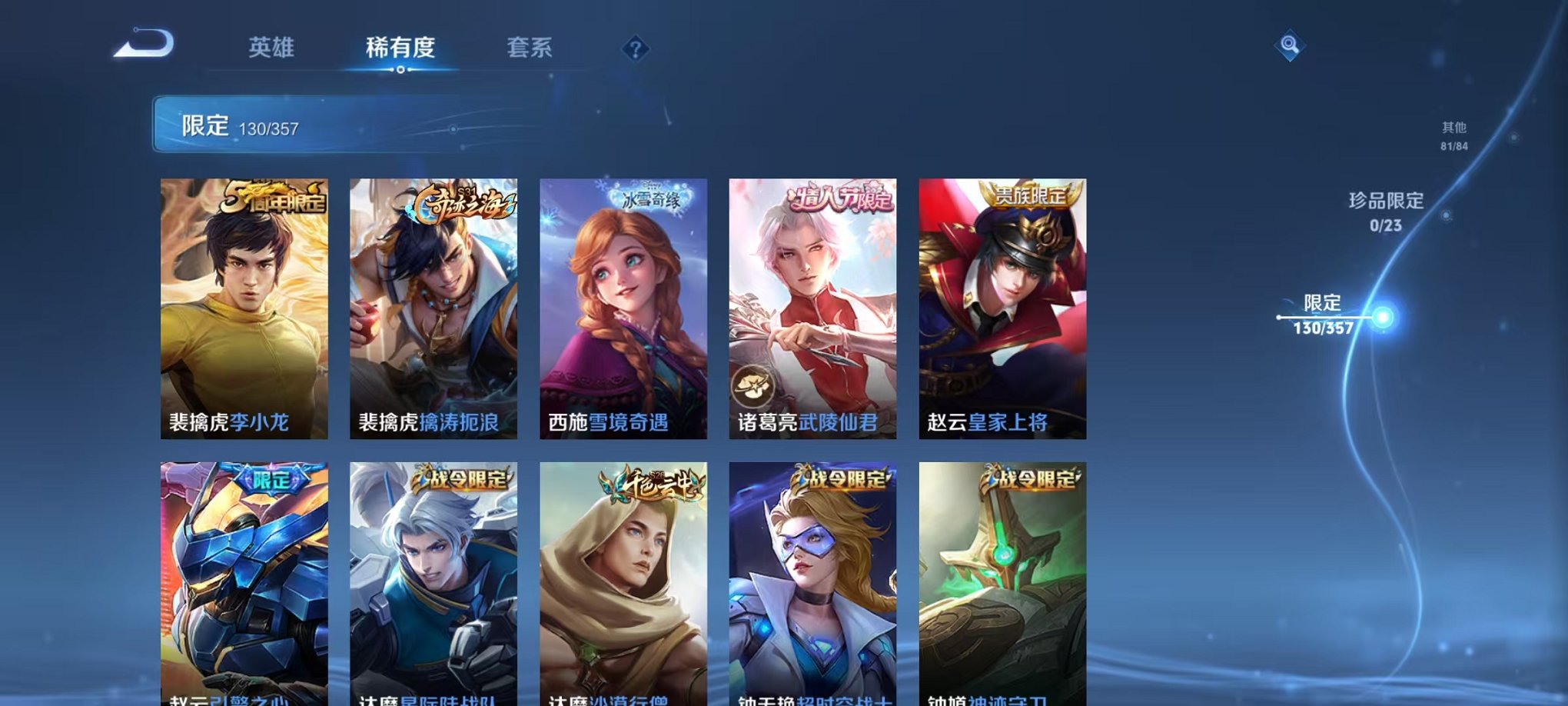
Task: Click the 贵族限定 badge on 赵云 card
Action: coord(1030,197)
